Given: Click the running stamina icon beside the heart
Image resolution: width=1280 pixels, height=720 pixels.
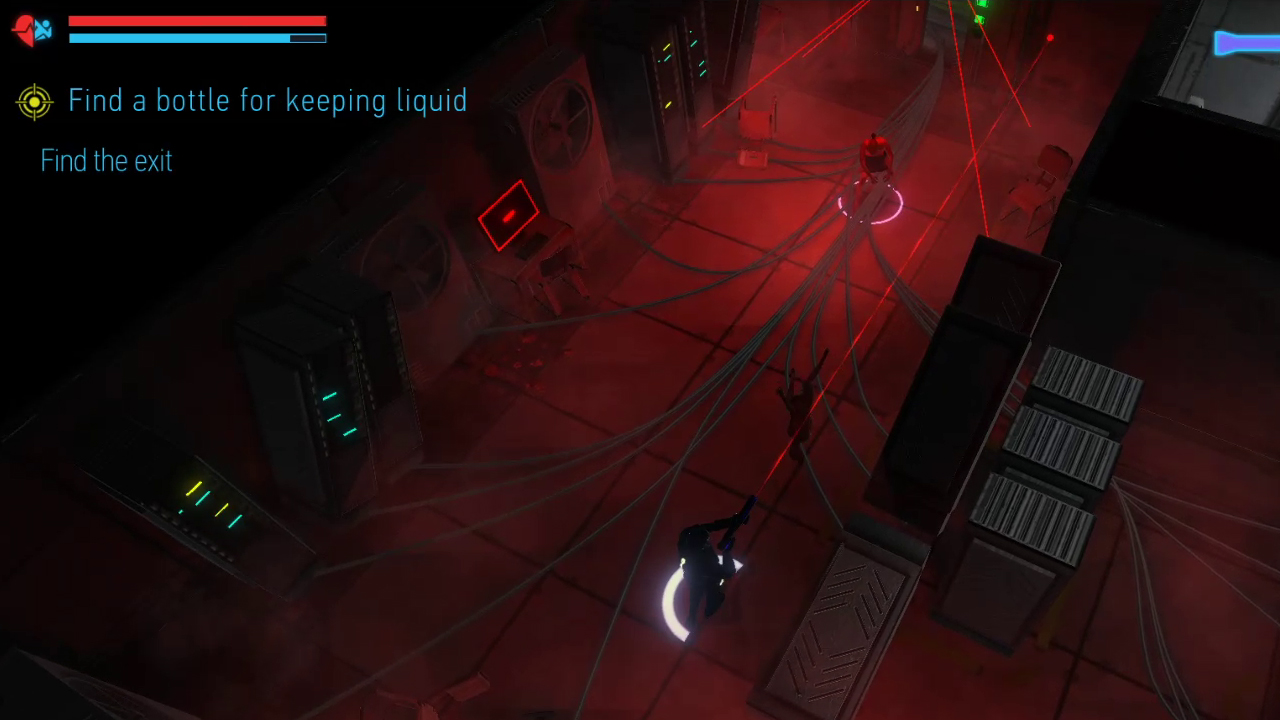Looking at the screenshot, I should tap(42, 30).
